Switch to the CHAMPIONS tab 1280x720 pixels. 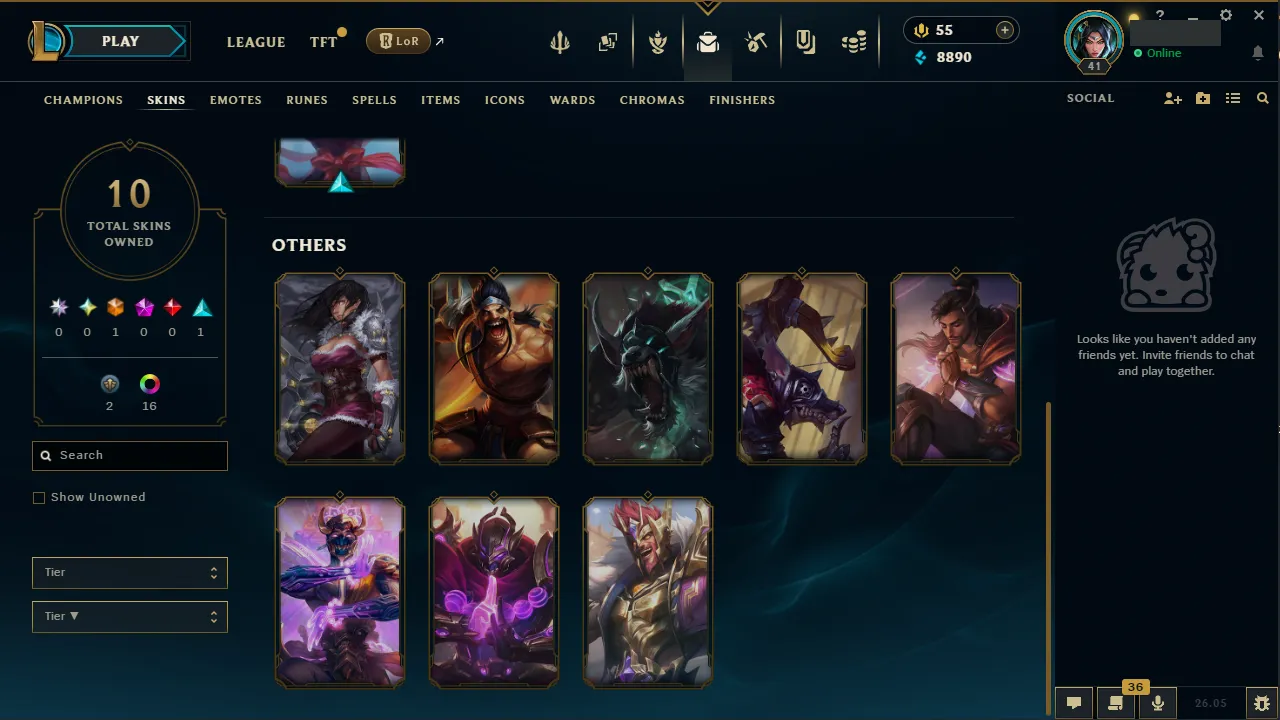[x=83, y=100]
